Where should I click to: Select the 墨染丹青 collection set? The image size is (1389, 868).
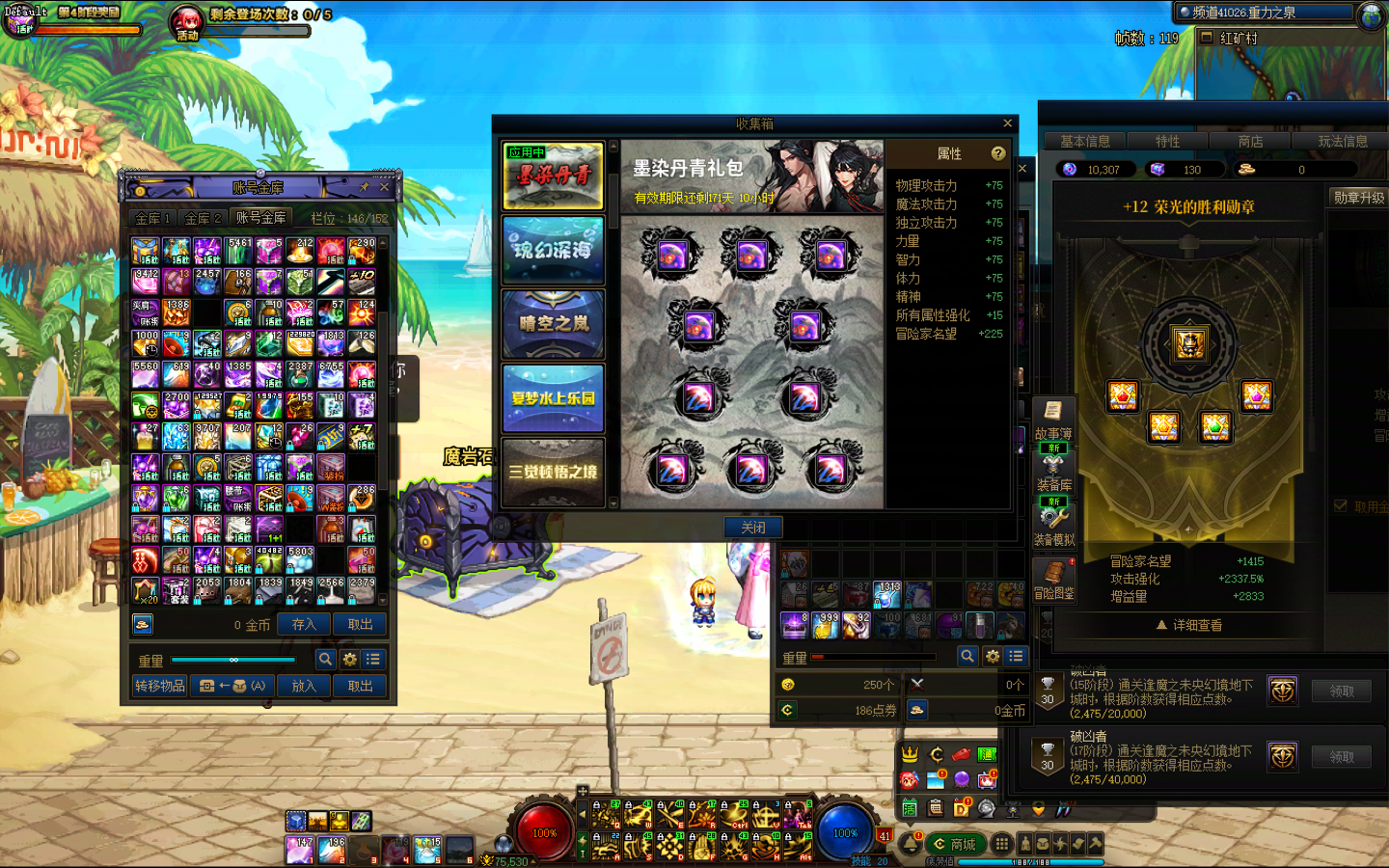coord(553,176)
